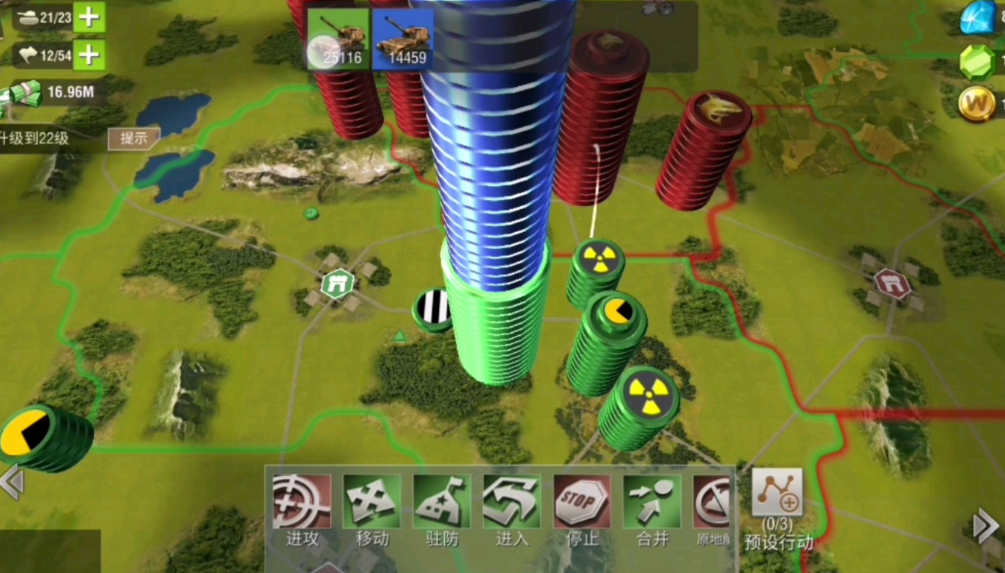Image resolution: width=1005 pixels, height=573 pixels.
Task: Select the 移动 move command
Action: 372,510
